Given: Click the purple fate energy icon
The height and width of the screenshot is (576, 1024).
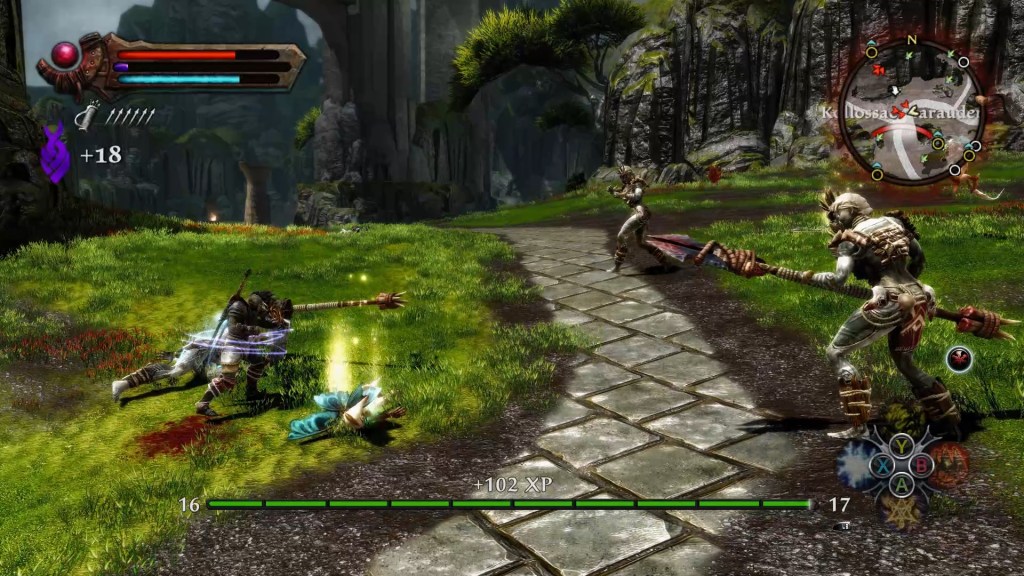Looking at the screenshot, I should 56,153.
